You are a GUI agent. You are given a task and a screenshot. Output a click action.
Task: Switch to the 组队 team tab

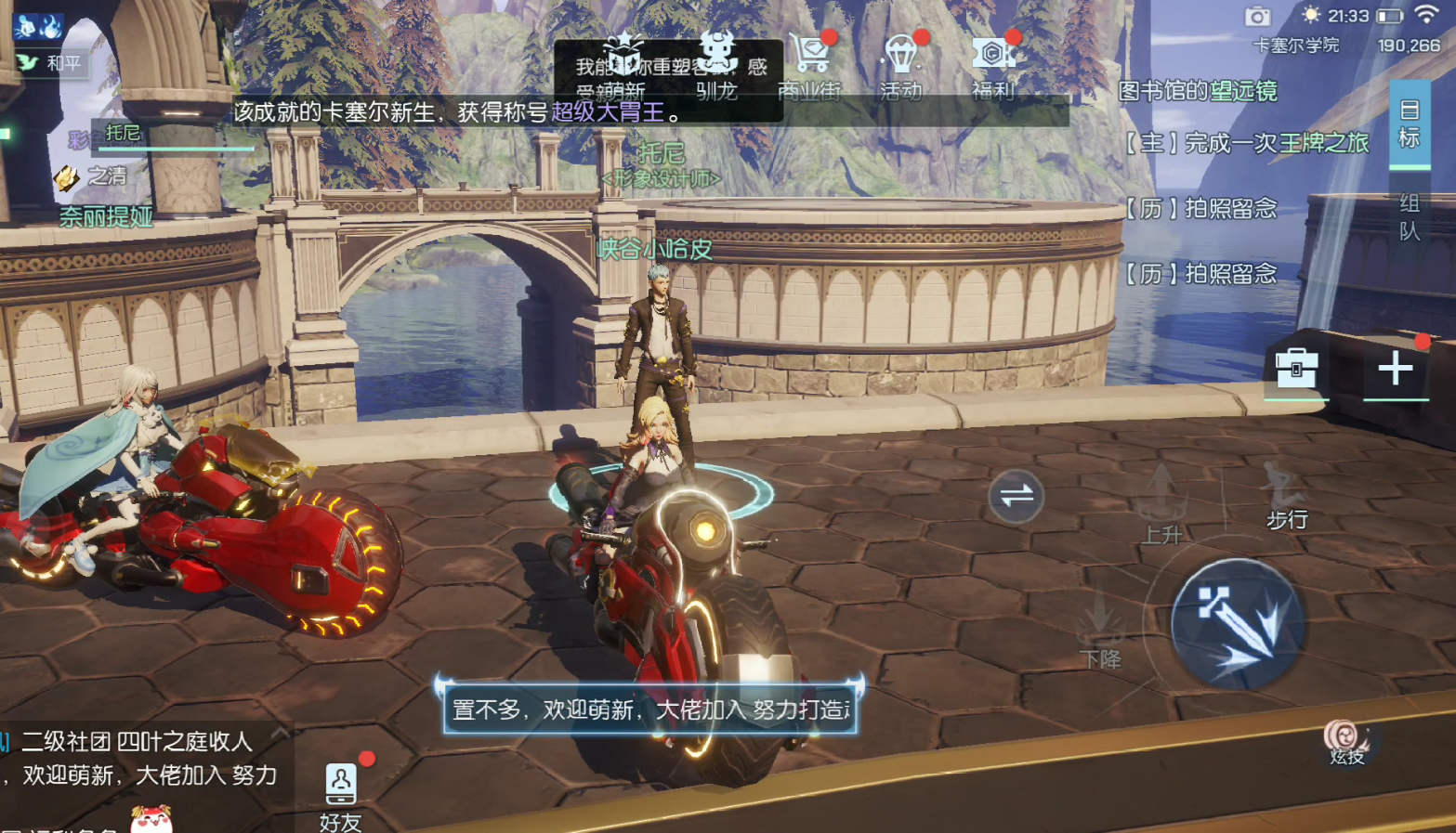pyautogui.click(x=1409, y=217)
